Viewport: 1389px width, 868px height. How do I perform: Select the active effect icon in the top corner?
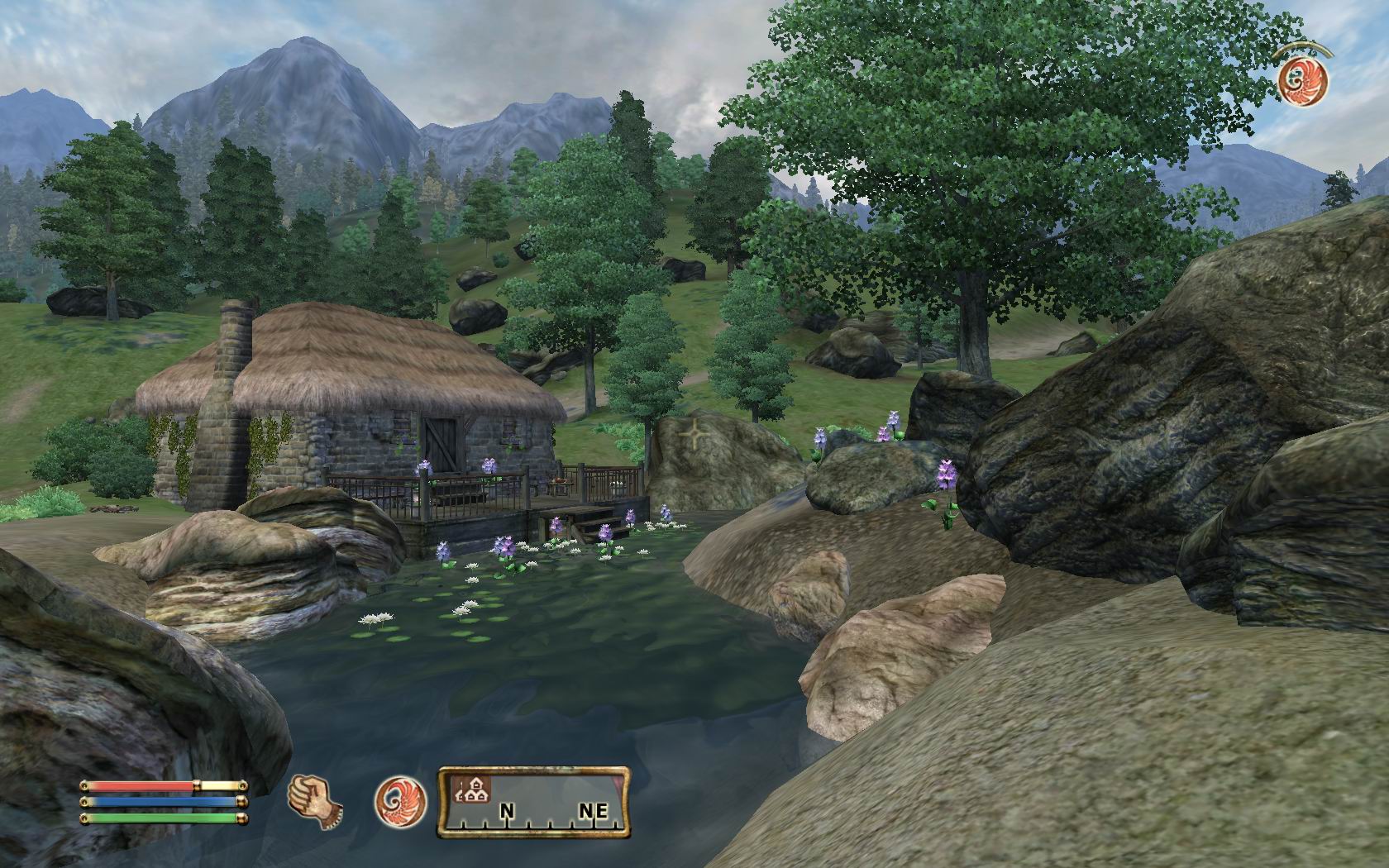click(1302, 80)
